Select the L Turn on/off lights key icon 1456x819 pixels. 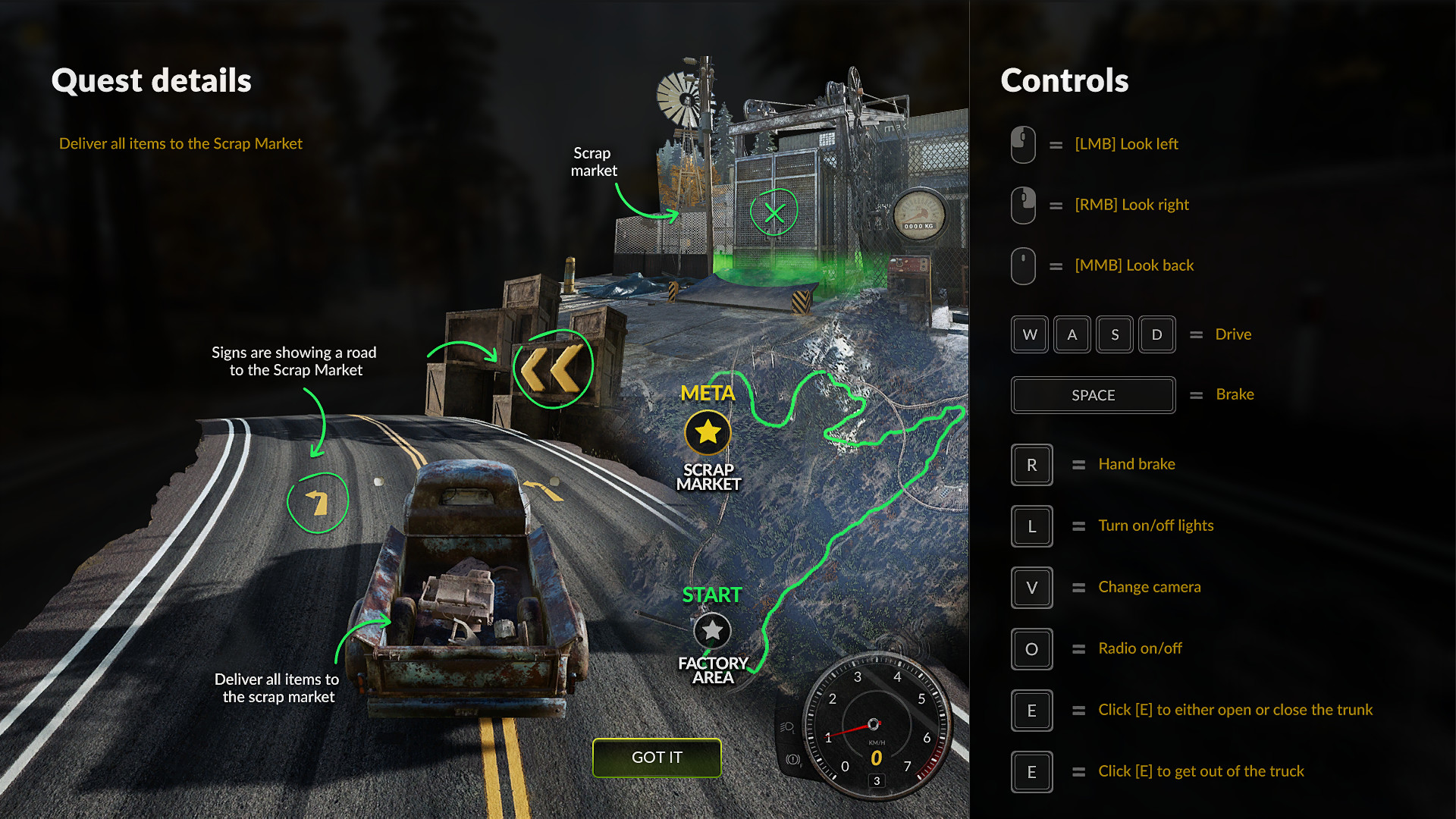[1031, 526]
